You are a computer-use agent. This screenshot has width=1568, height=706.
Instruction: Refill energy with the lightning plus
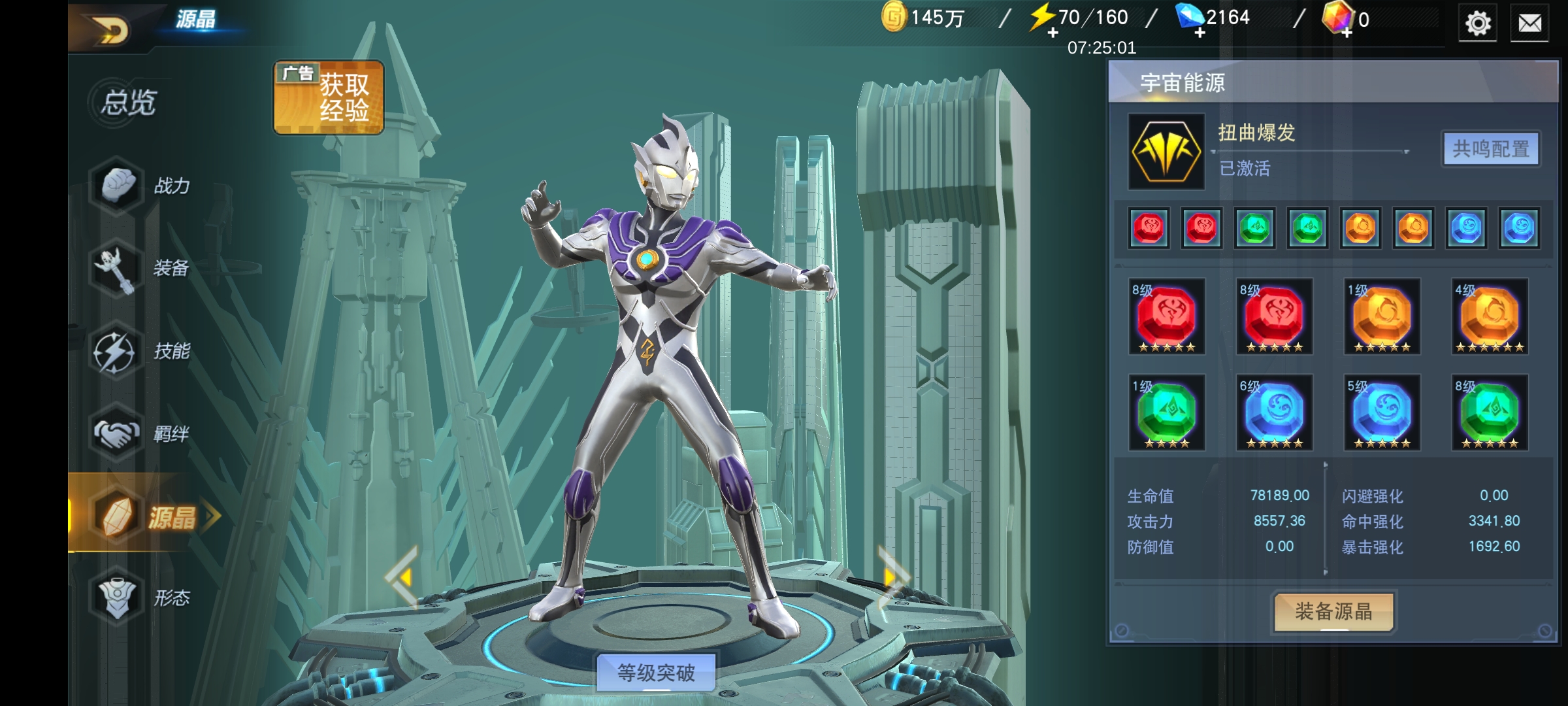click(x=1053, y=33)
